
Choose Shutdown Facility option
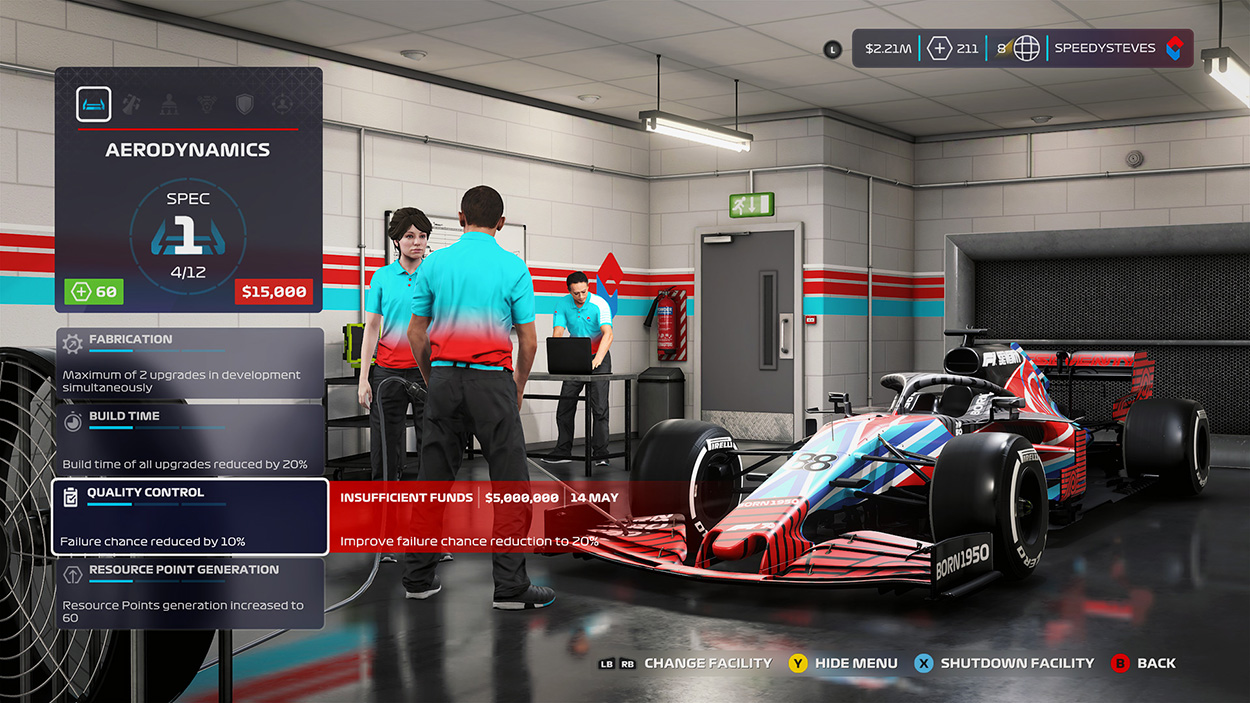(1017, 663)
